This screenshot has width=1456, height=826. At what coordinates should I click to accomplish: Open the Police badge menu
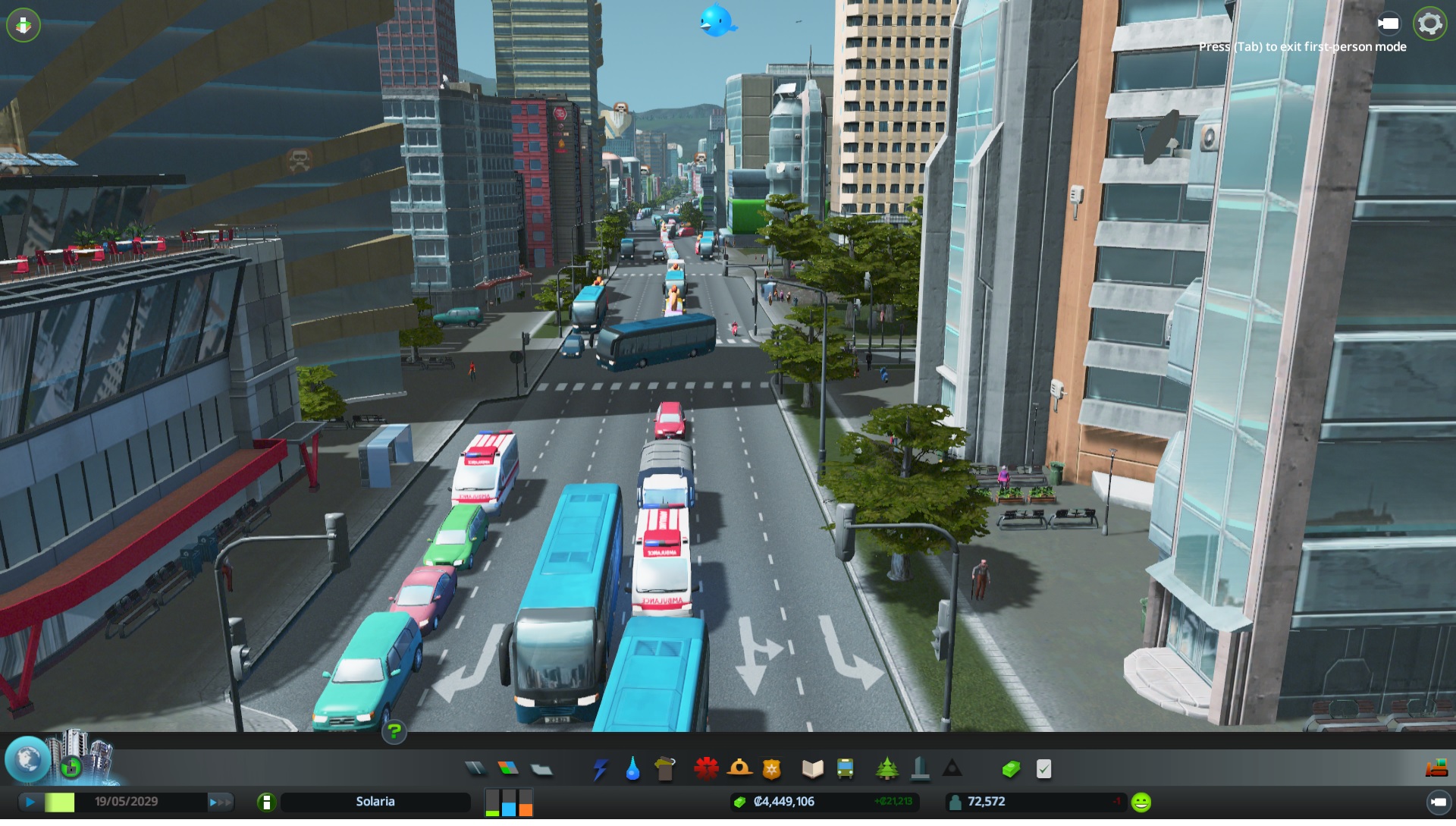[x=771, y=769]
